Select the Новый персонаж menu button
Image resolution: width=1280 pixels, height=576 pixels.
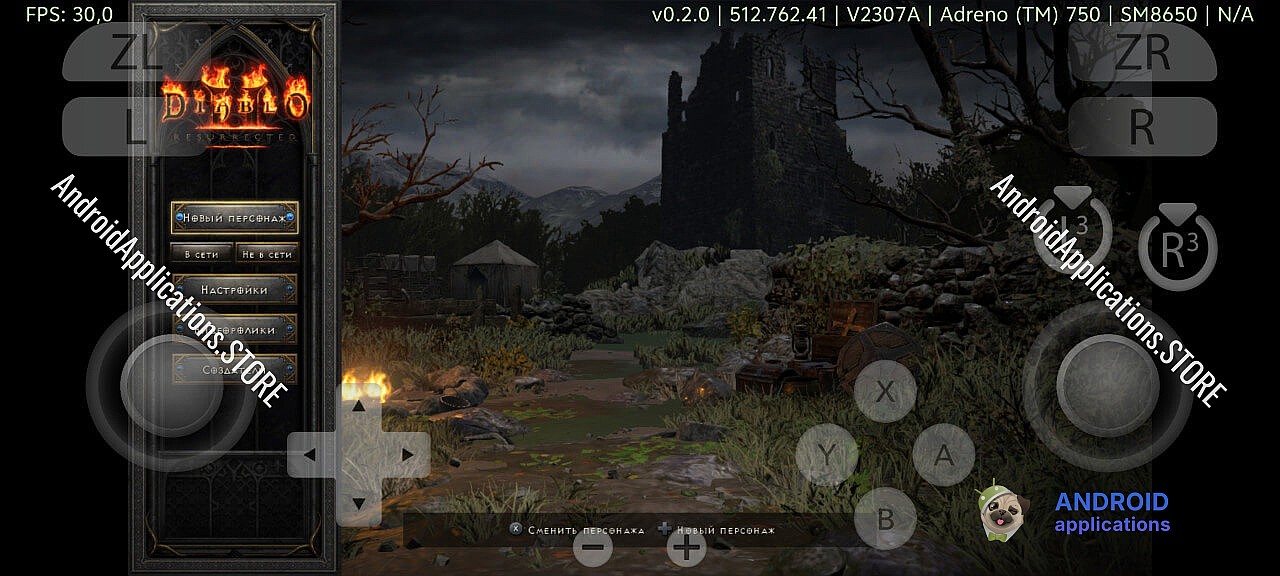tap(235, 217)
